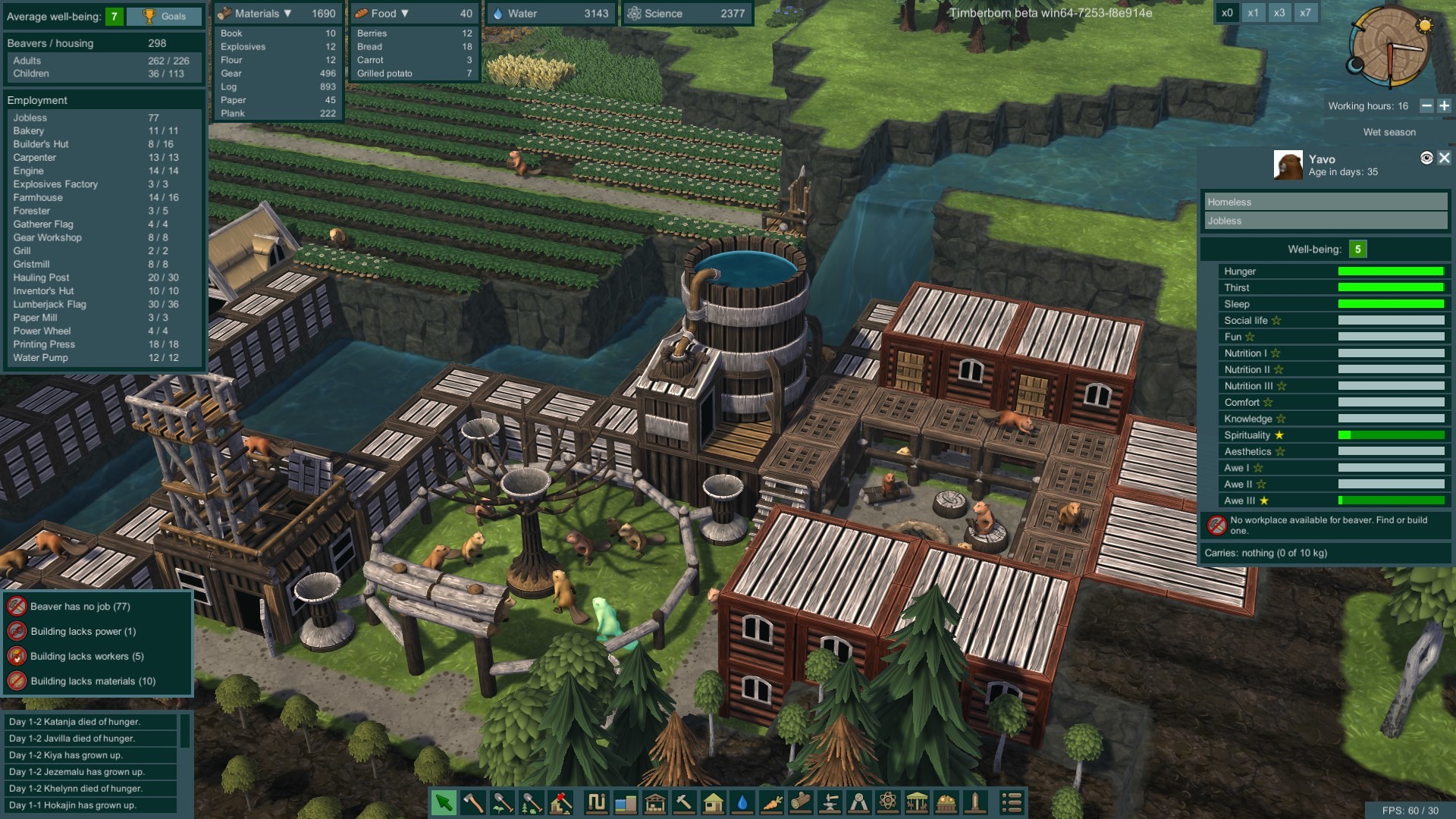Open the temple monument buildings category

pyautogui.click(x=916, y=802)
